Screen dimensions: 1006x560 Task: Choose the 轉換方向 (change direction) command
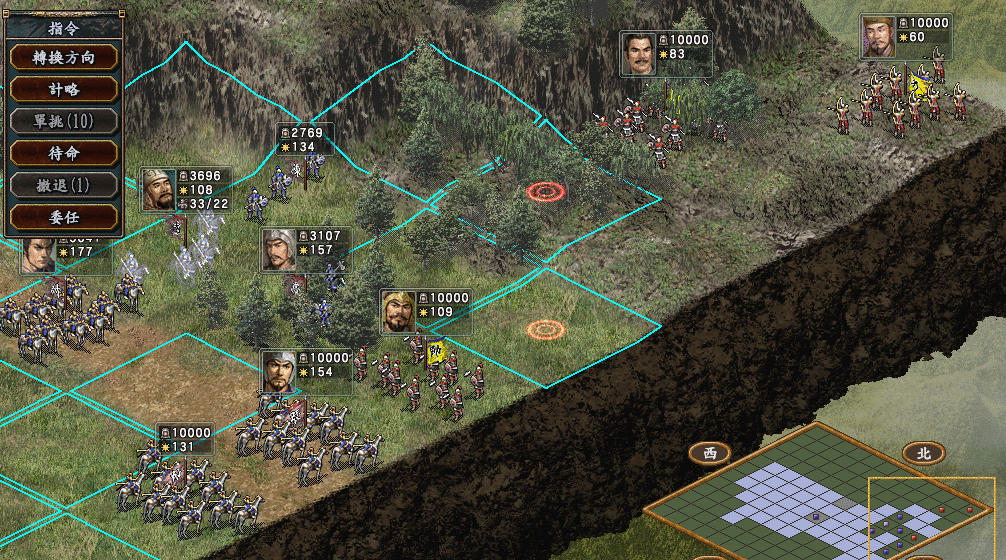click(x=64, y=57)
